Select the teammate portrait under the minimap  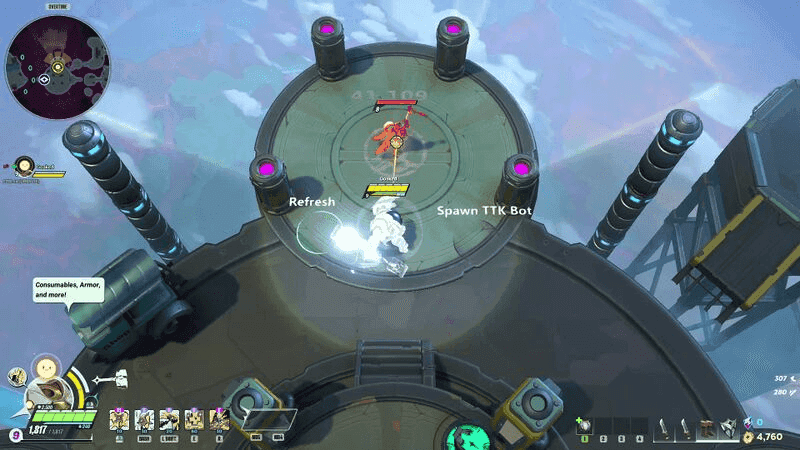click(x=22, y=167)
